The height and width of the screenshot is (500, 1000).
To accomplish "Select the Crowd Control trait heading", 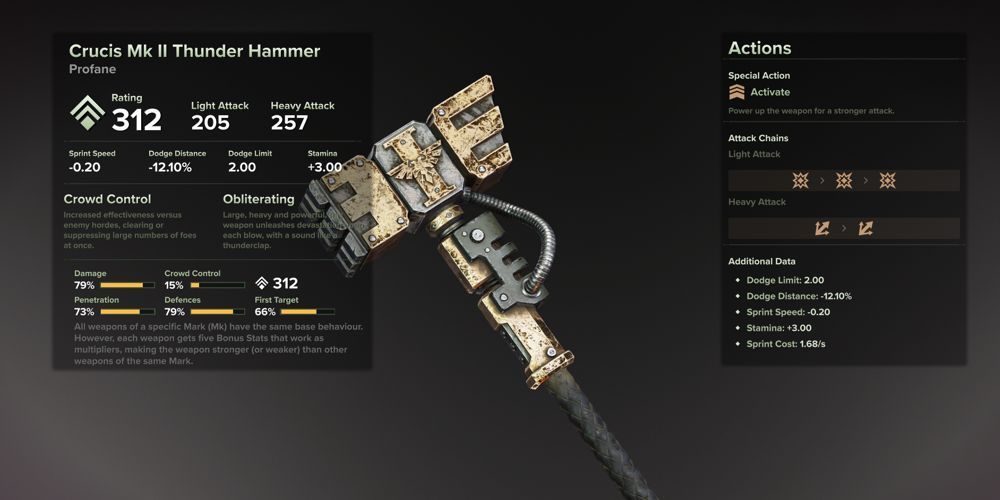I will (107, 199).
